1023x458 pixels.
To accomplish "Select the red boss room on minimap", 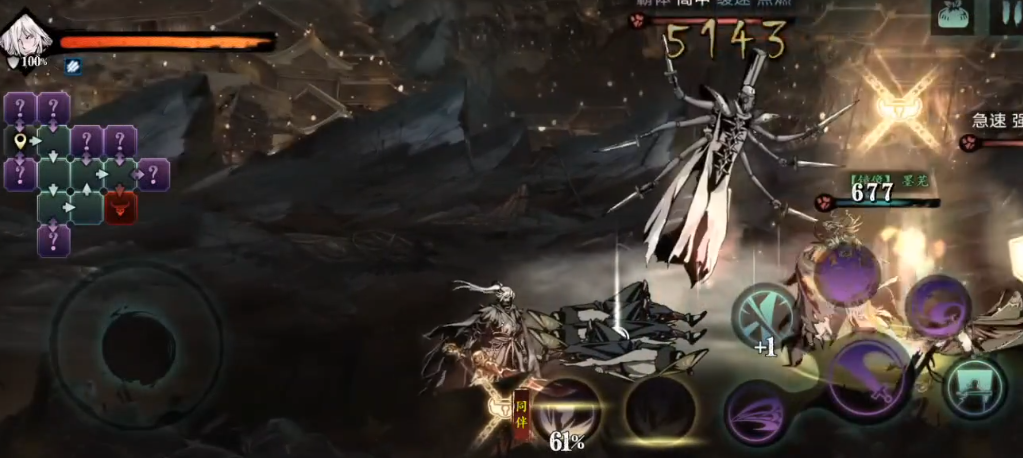I will coord(121,208).
